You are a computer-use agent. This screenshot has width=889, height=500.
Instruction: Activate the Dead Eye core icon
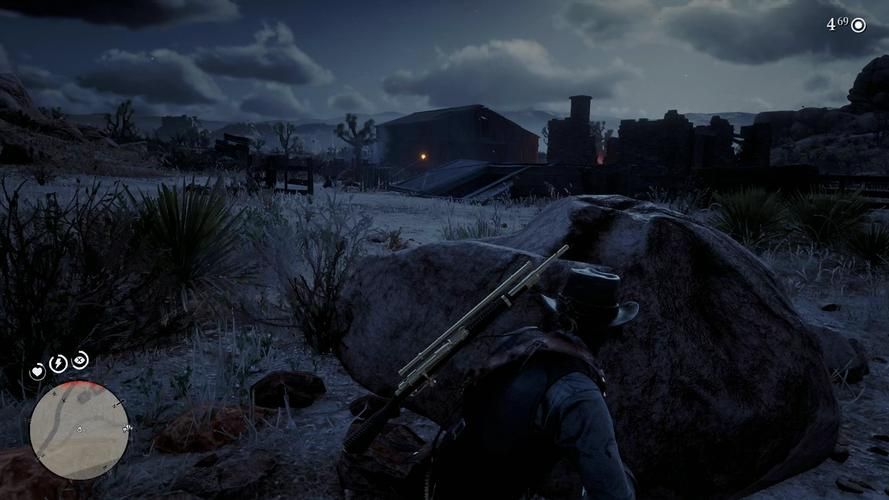tap(80, 360)
